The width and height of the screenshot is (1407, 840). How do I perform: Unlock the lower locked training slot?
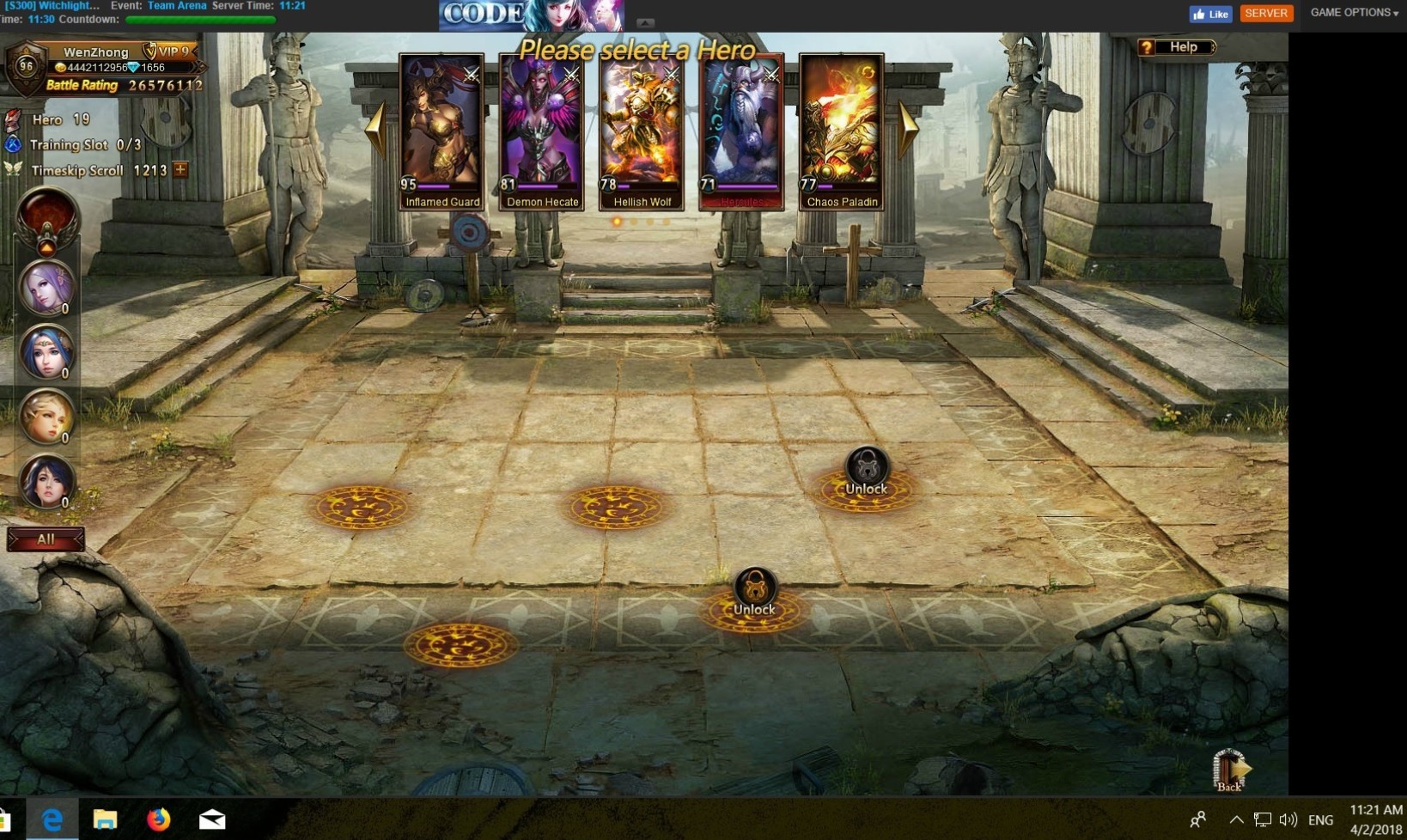(x=754, y=593)
